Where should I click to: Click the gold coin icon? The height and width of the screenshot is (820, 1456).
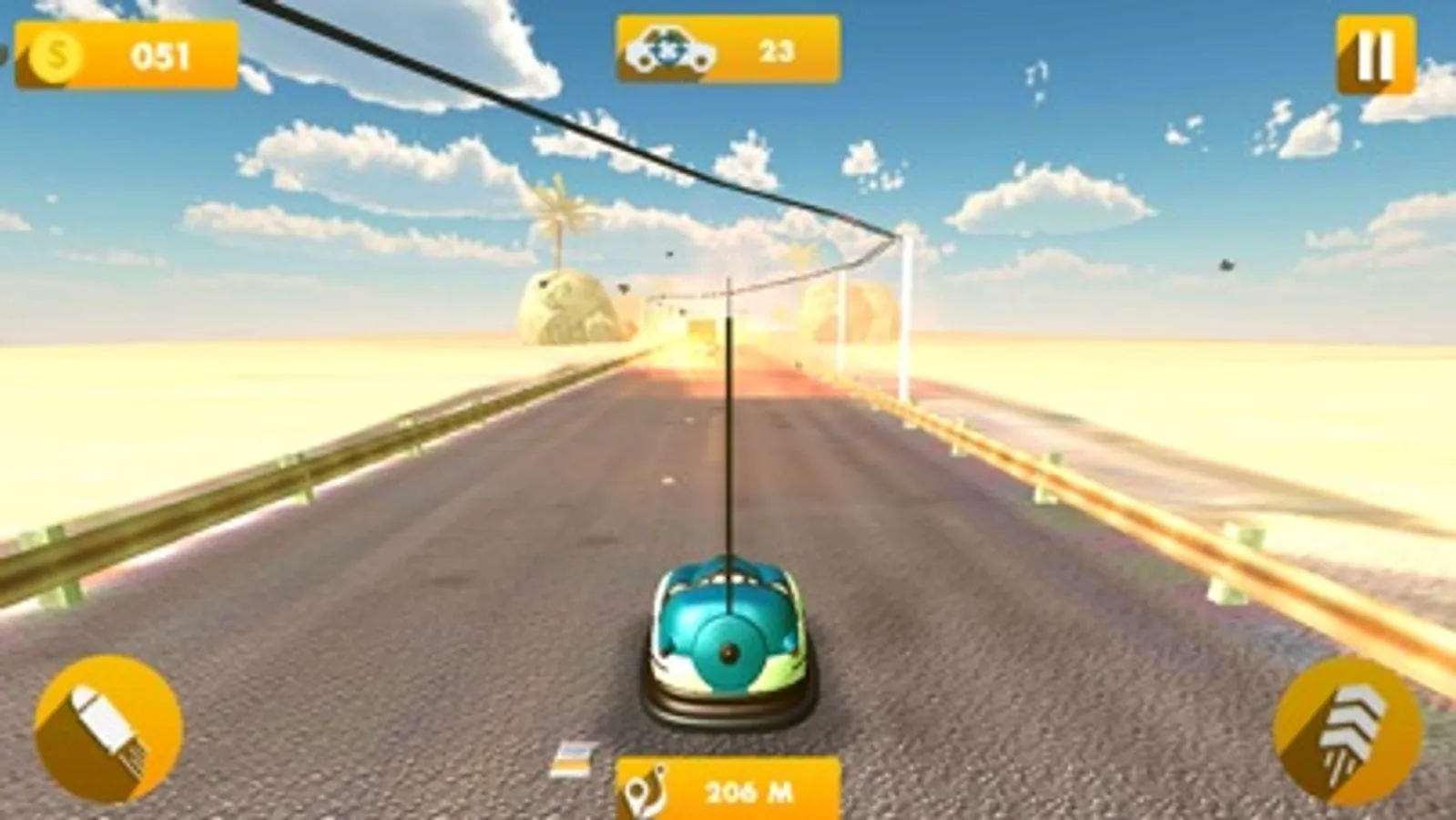[55, 56]
